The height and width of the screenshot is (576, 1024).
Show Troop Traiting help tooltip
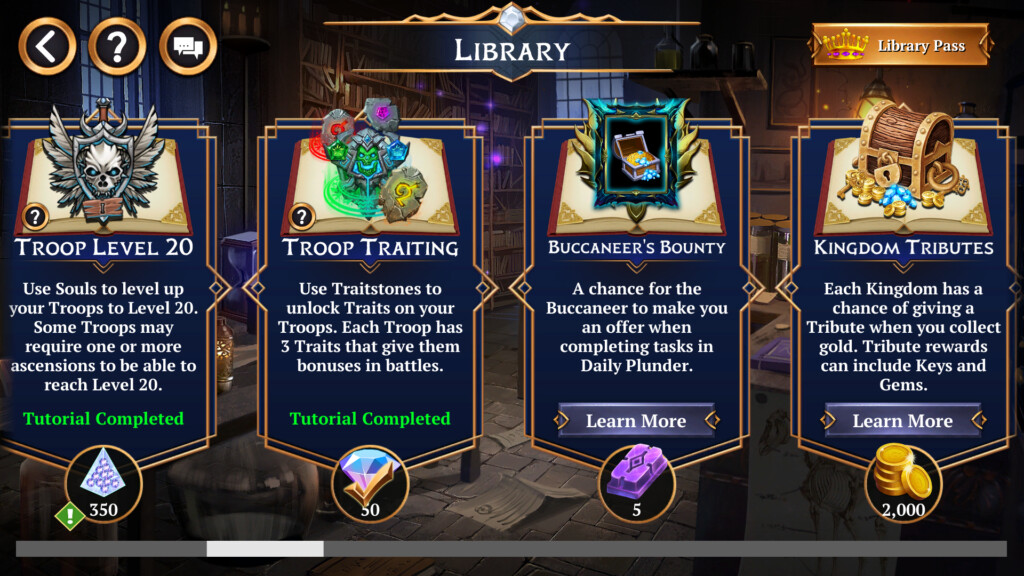[300, 216]
